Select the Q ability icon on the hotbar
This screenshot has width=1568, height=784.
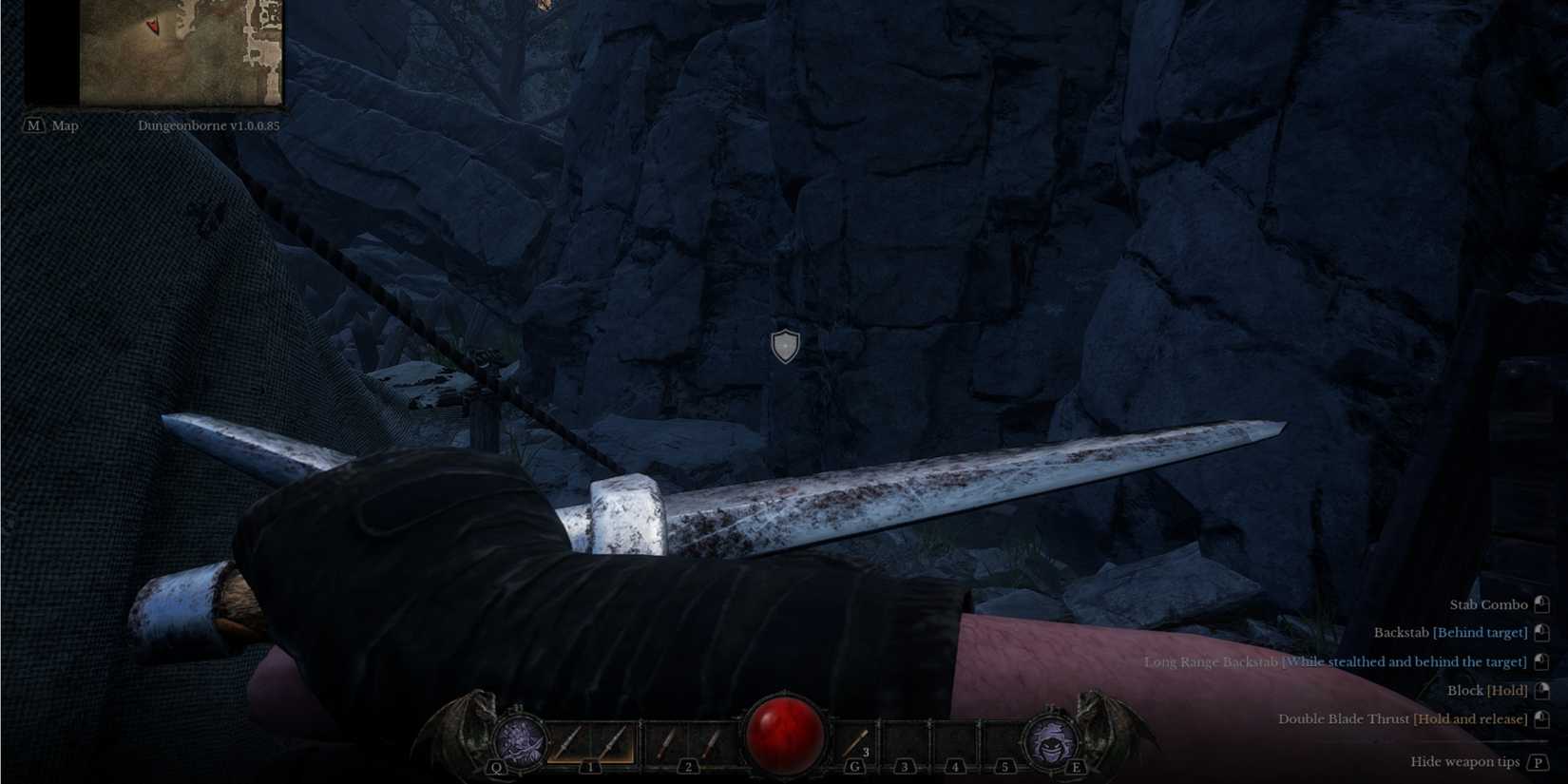tap(520, 741)
